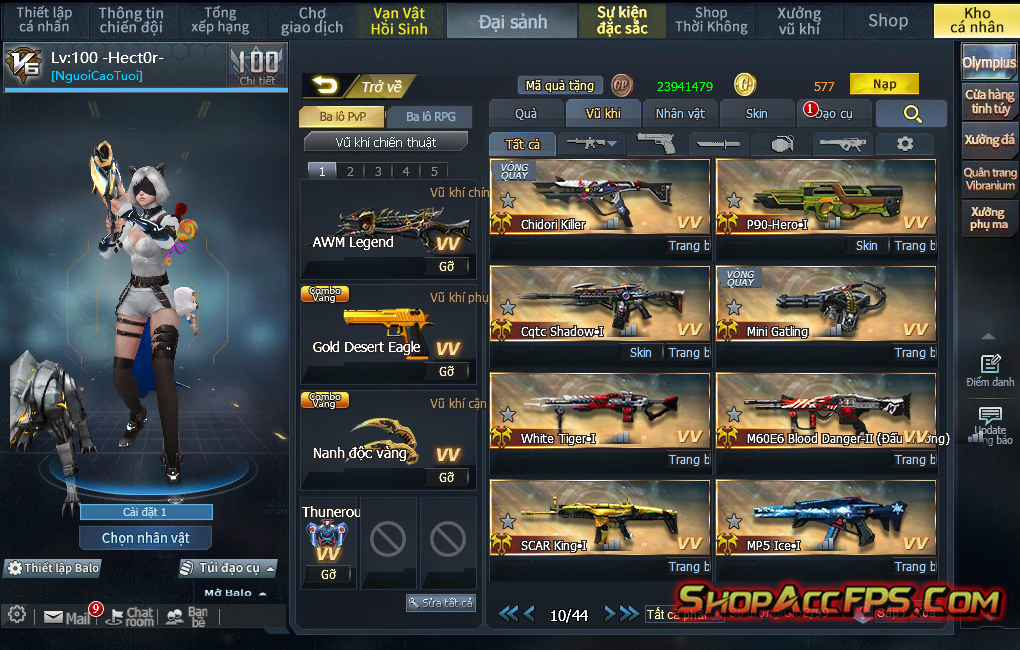1020x650 pixels.
Task: Click Chọn nhân vật button
Action: [x=146, y=538]
